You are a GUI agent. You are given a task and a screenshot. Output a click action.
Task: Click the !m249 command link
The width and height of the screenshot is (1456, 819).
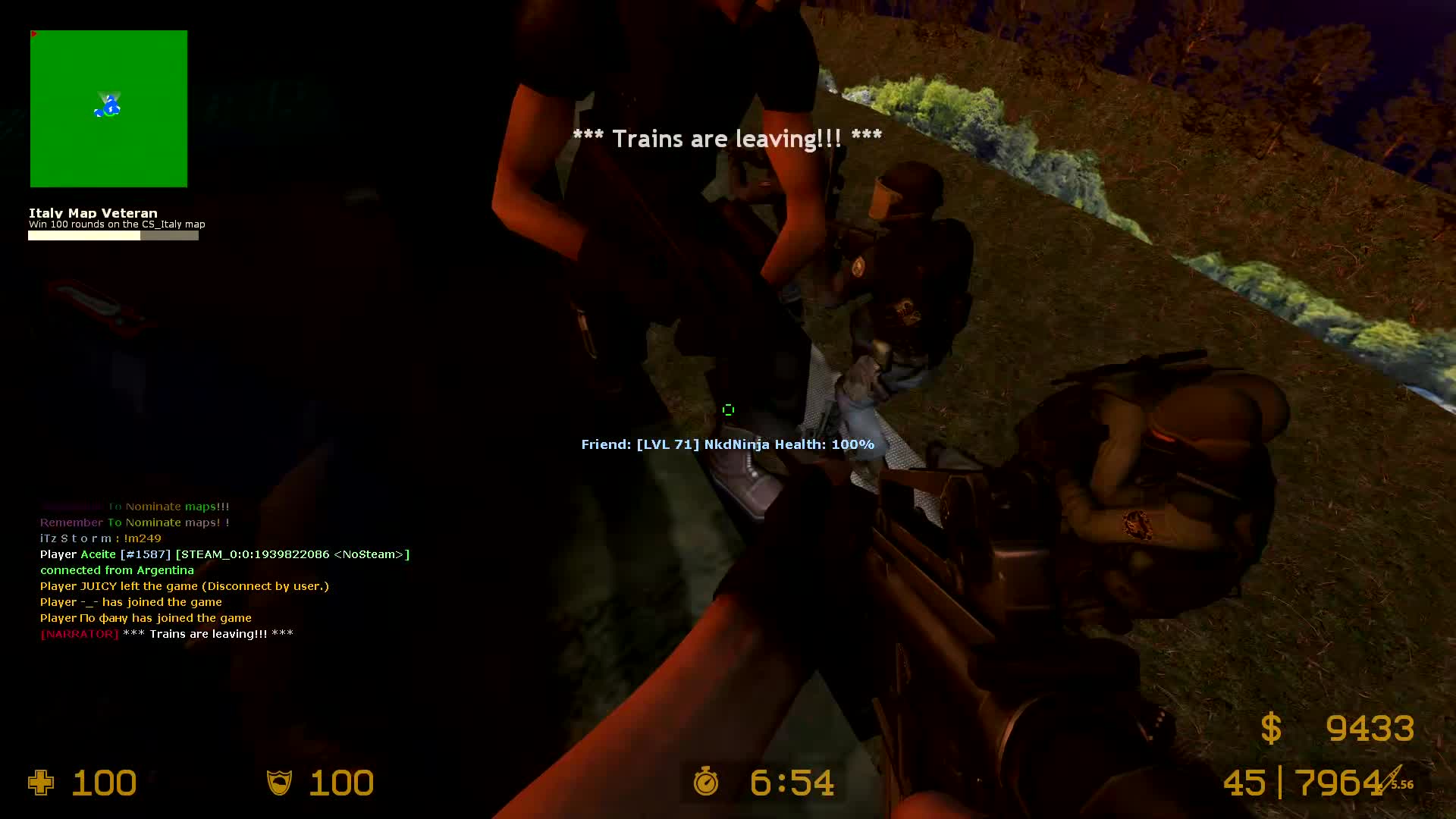coord(144,538)
